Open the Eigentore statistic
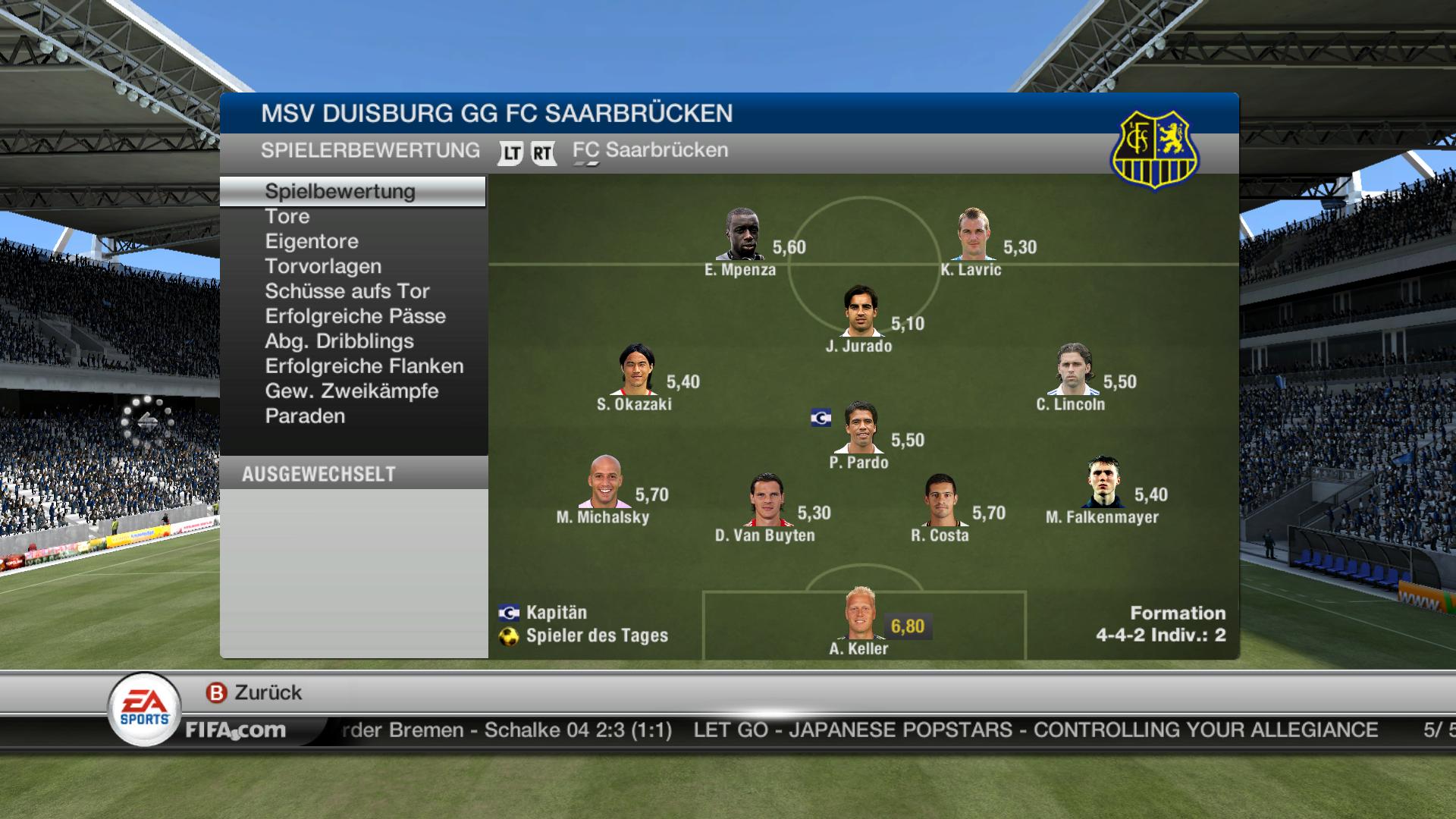 click(312, 242)
